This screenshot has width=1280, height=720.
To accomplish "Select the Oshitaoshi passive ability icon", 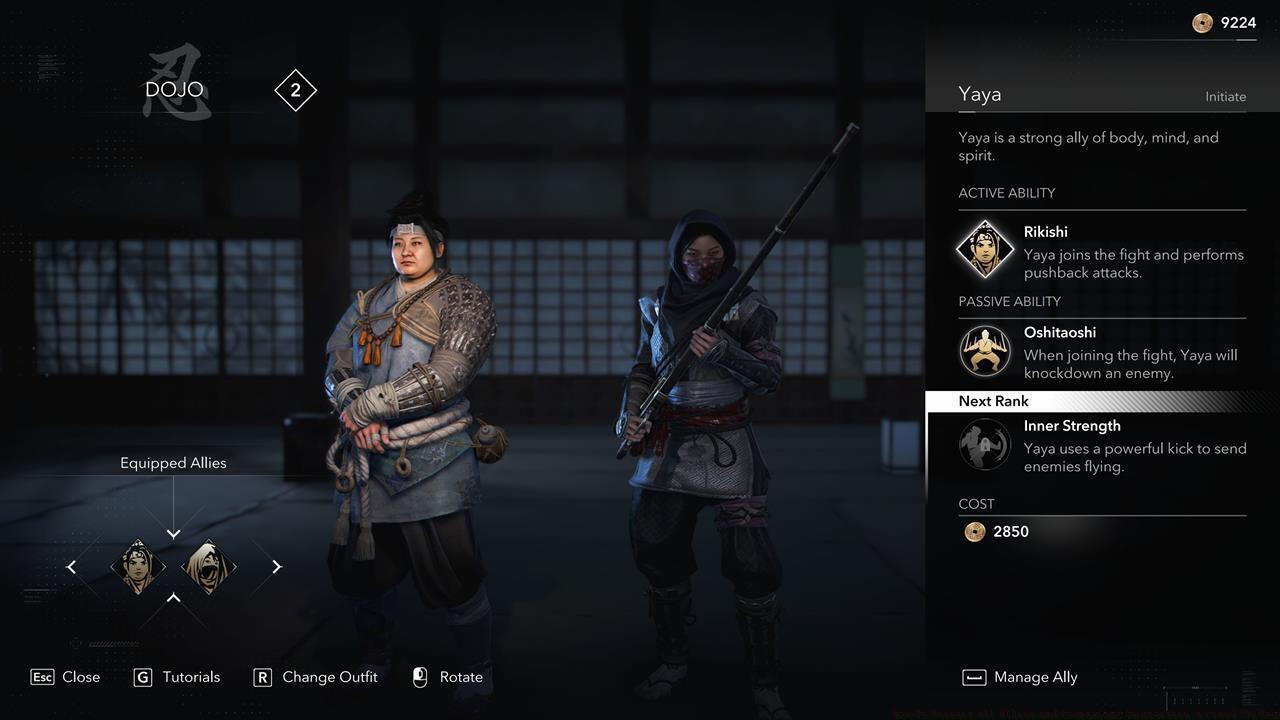I will tap(985, 352).
